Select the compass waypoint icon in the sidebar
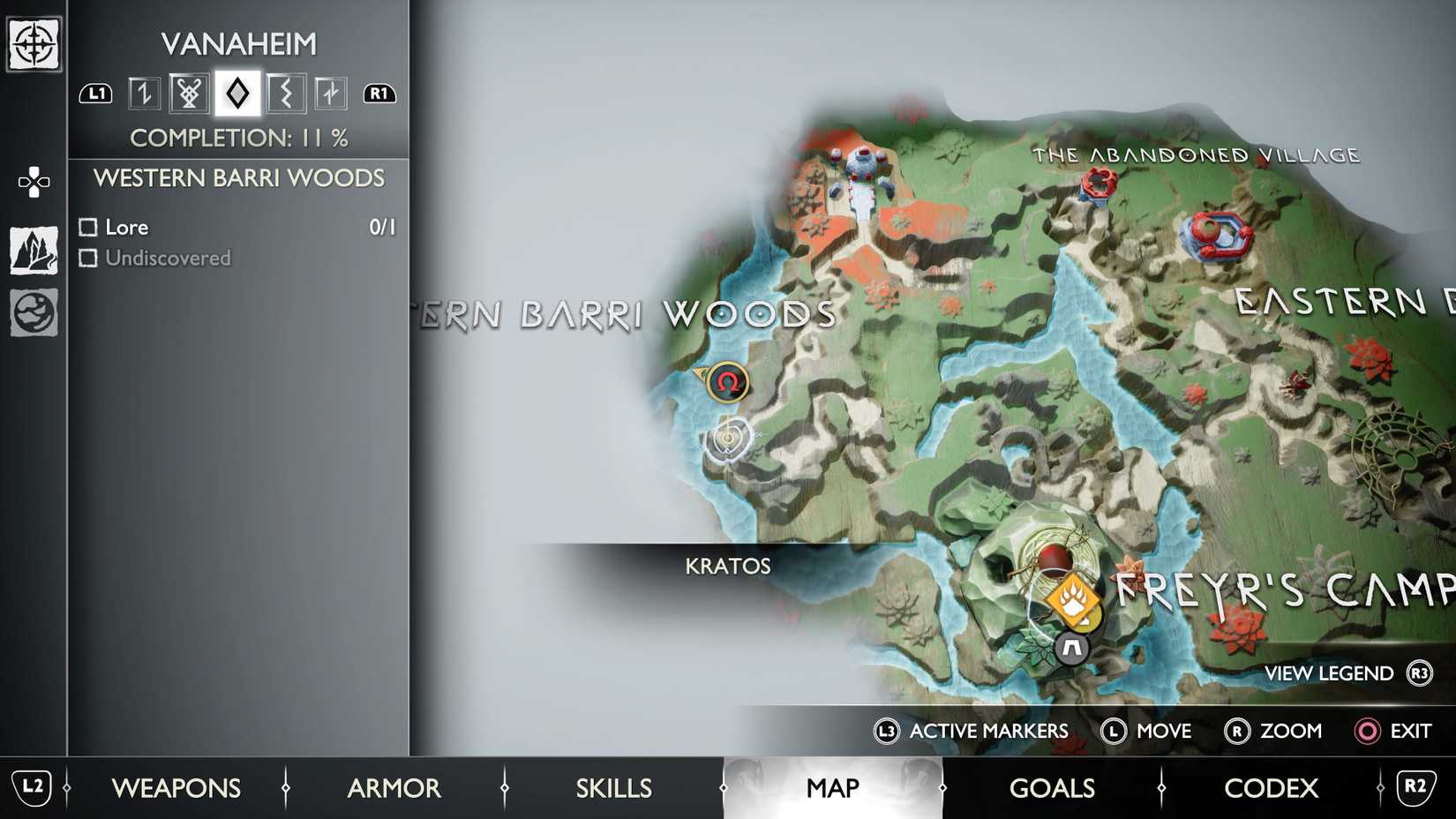Viewport: 1456px width, 819px height. (33, 41)
